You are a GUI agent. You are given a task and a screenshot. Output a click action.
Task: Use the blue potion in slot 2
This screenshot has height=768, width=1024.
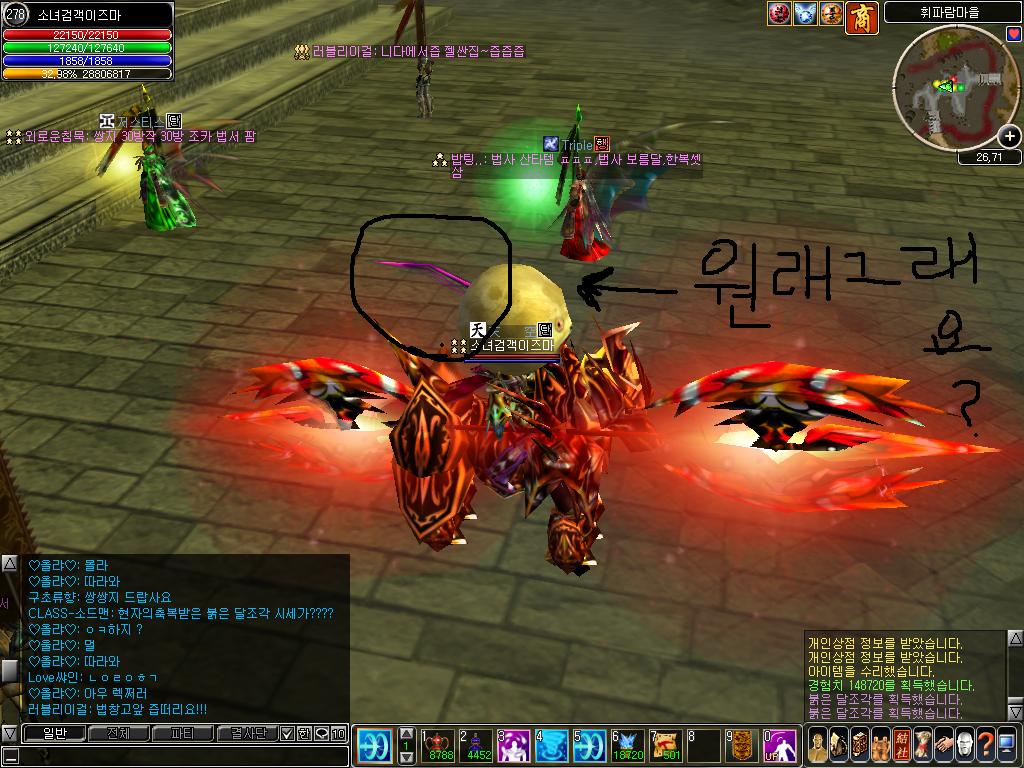tap(478, 745)
